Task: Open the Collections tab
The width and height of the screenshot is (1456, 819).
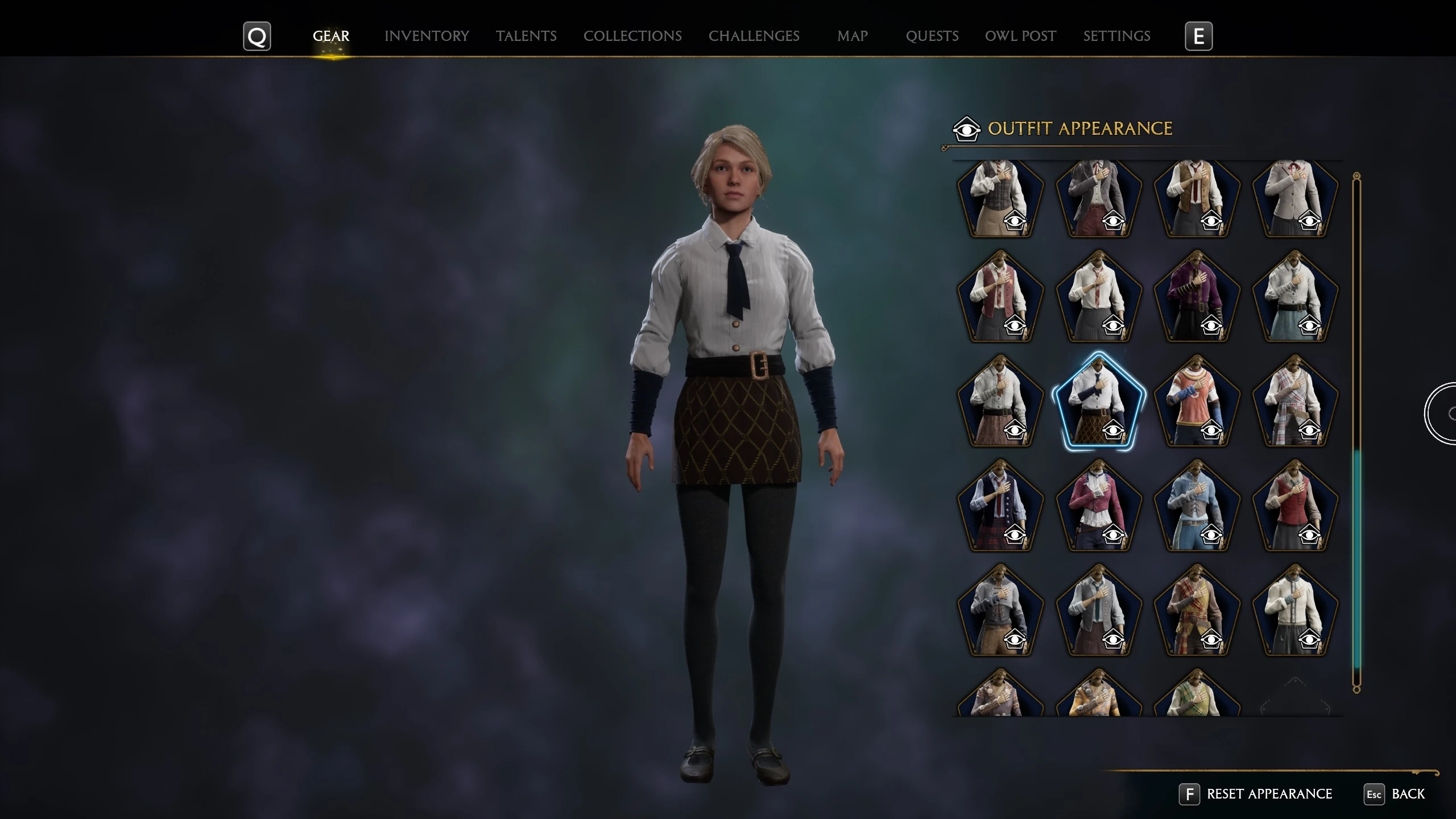Action: pyautogui.click(x=632, y=35)
